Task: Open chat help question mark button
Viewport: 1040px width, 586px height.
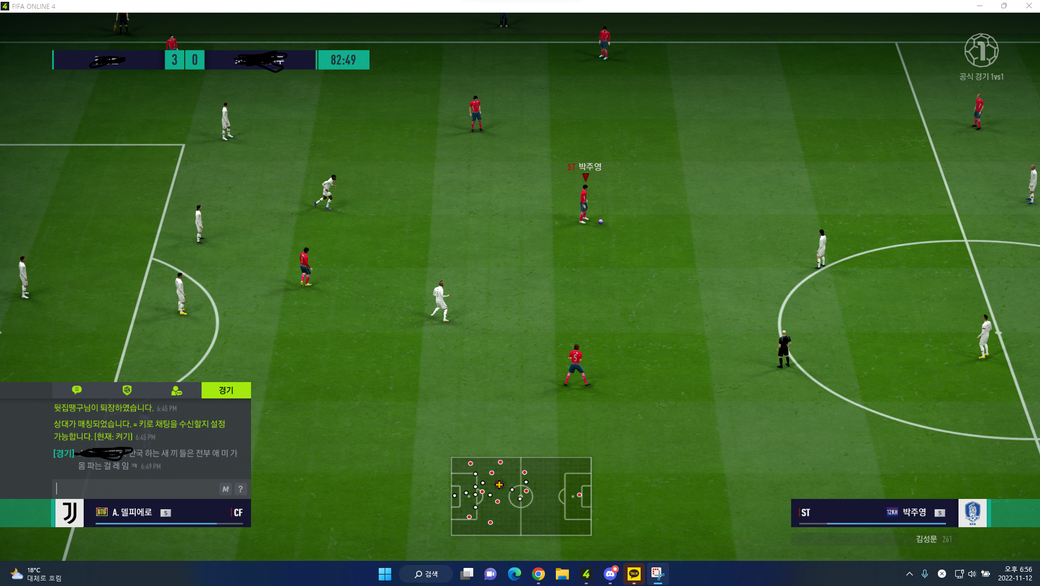Action: tap(241, 489)
